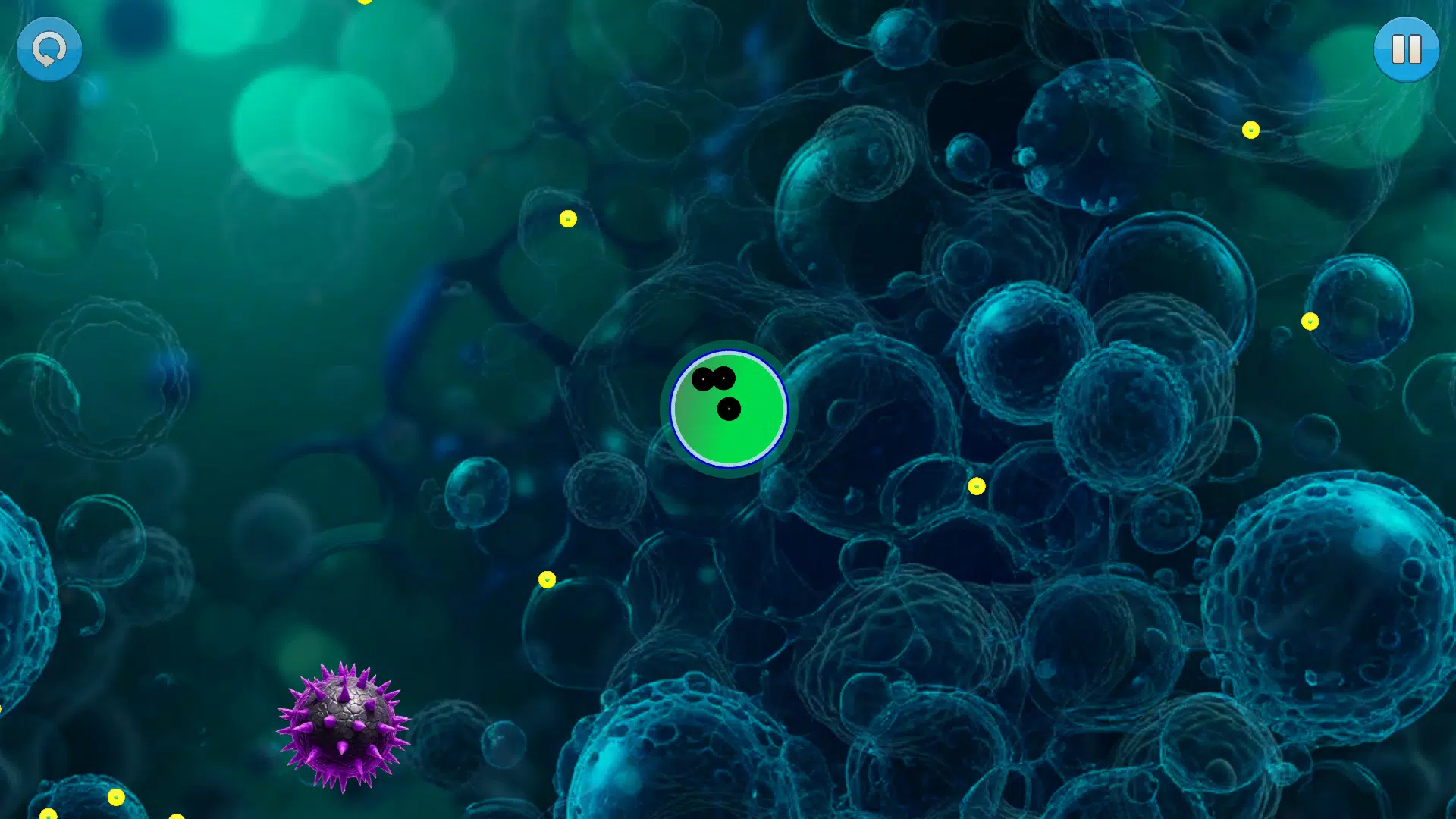Toggle pause using the blue circular button
This screenshot has height=819, width=1456.
click(1407, 49)
